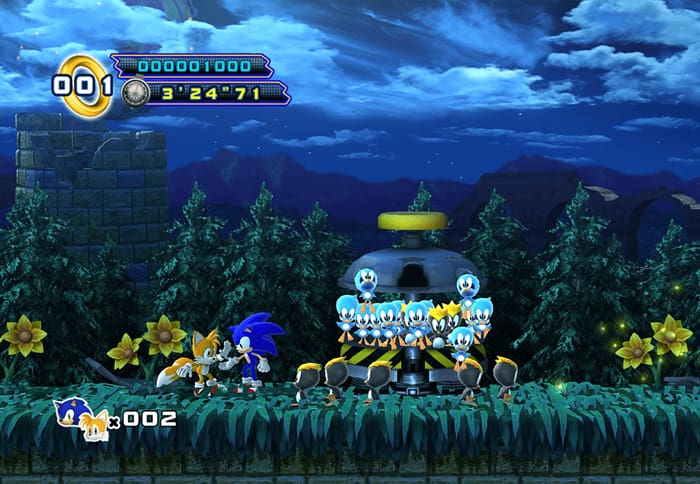Click the stopwatch icon beside the timer
Image resolution: width=700 pixels, height=484 pixels.
[135, 94]
